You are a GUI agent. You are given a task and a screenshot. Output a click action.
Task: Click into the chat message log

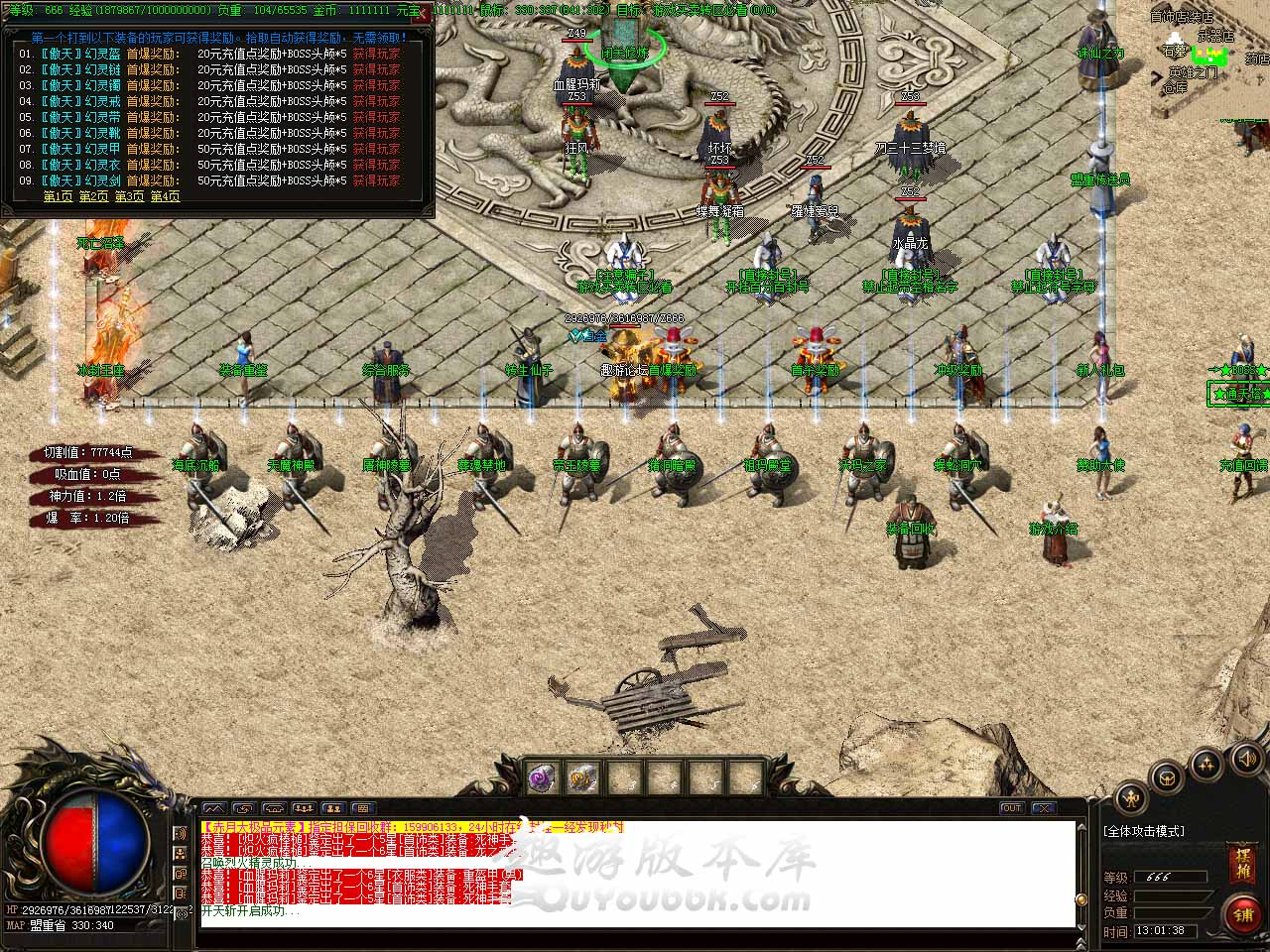pos(635,873)
